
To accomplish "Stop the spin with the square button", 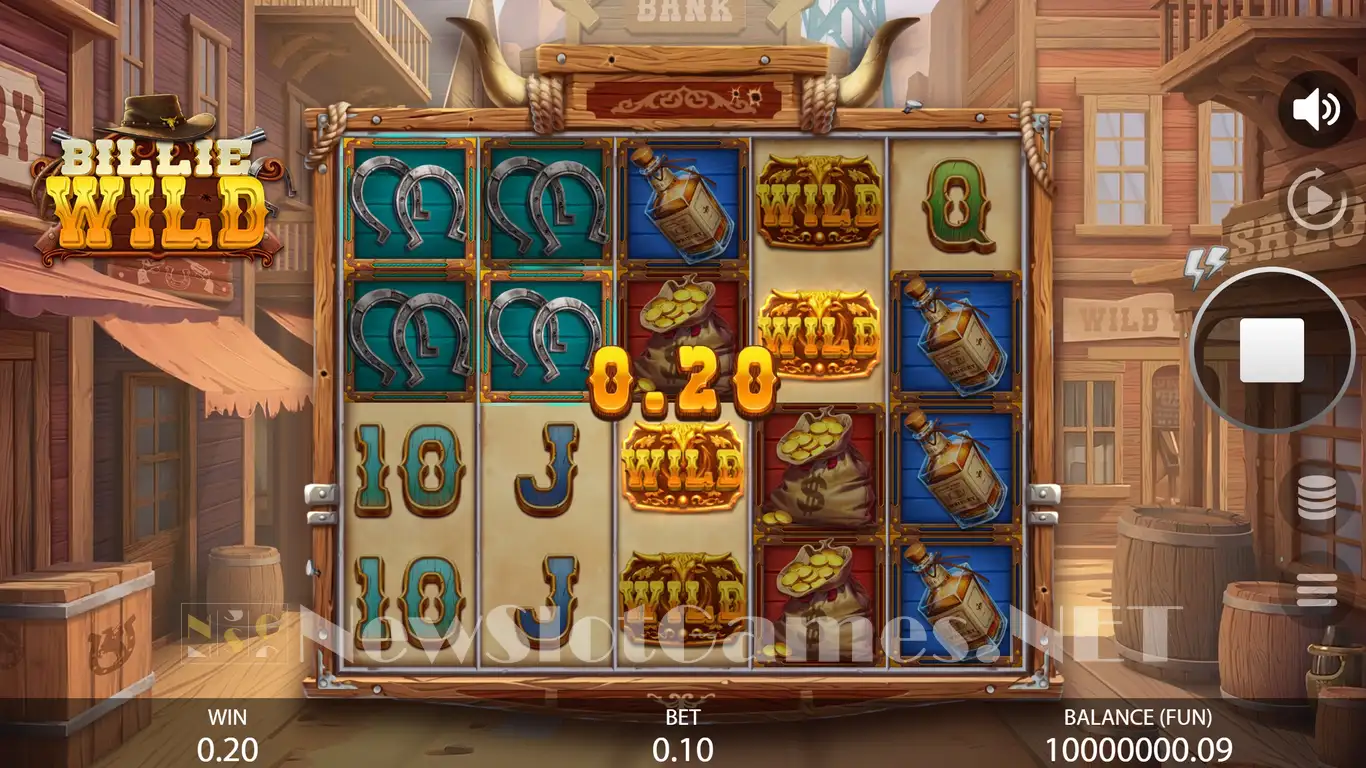I will (1272, 350).
